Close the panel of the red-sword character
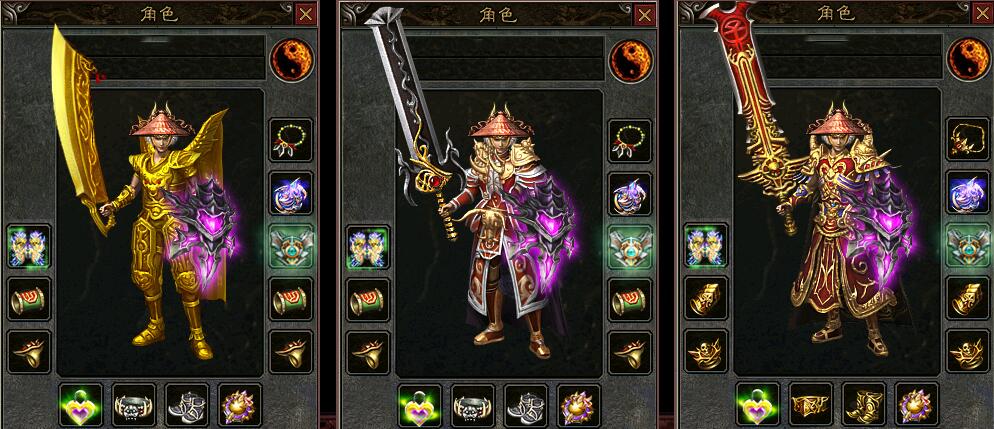 [x=983, y=14]
